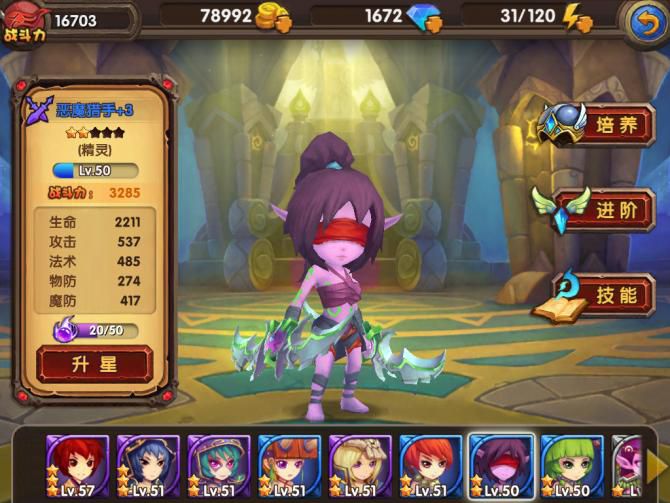Open the 培养 (Train) menu
Screen dimensions: 670x503
pyautogui.click(x=599, y=124)
